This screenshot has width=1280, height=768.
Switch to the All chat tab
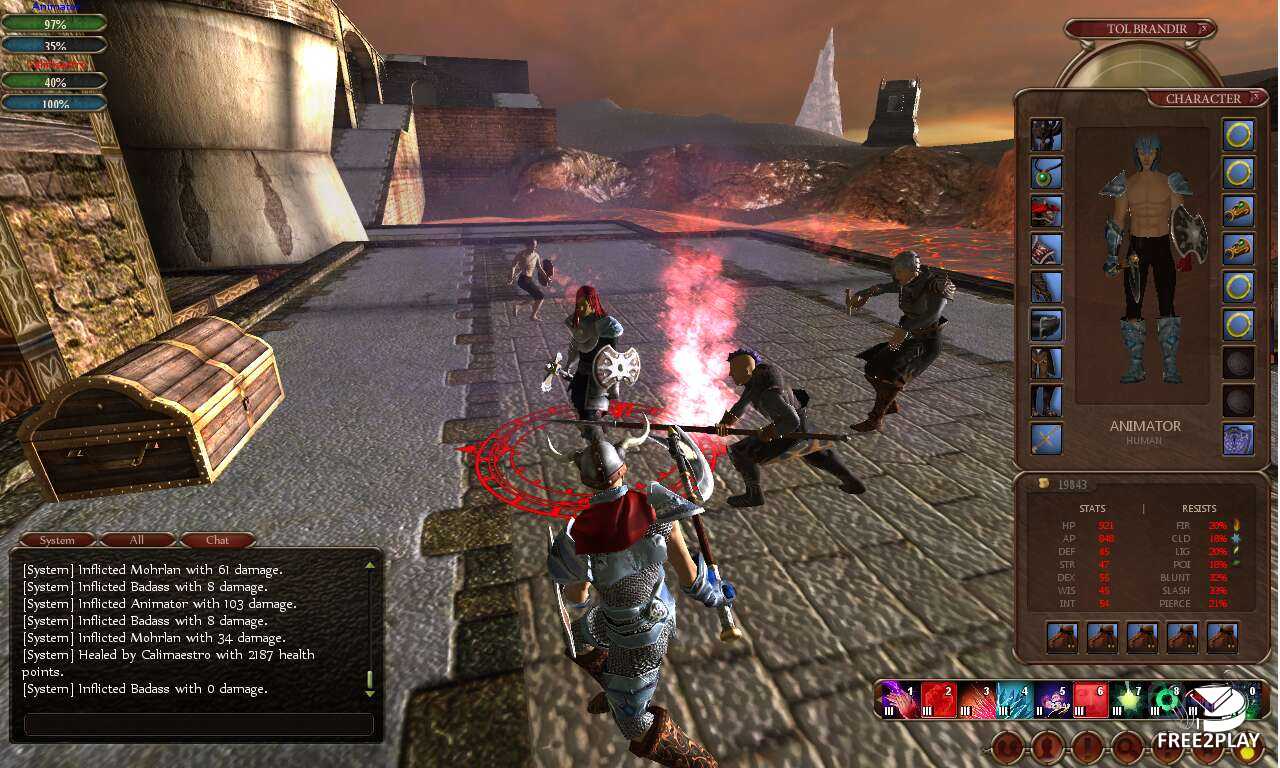tap(137, 540)
